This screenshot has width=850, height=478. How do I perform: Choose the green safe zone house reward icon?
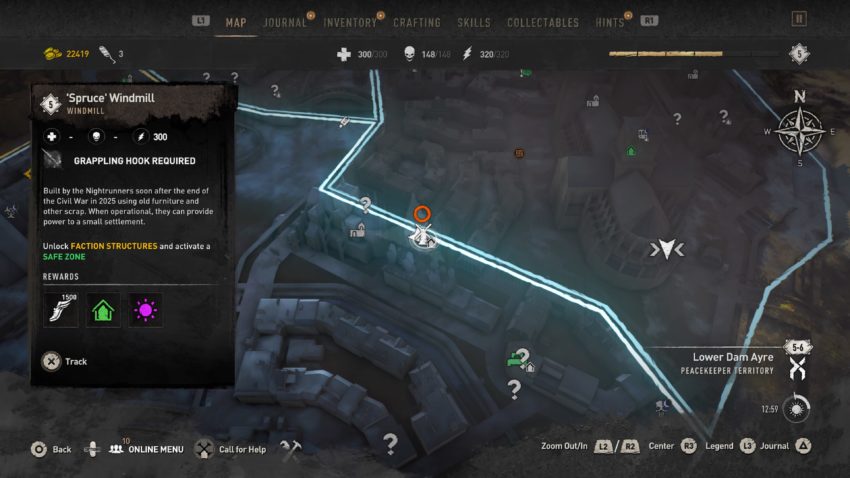pos(103,310)
